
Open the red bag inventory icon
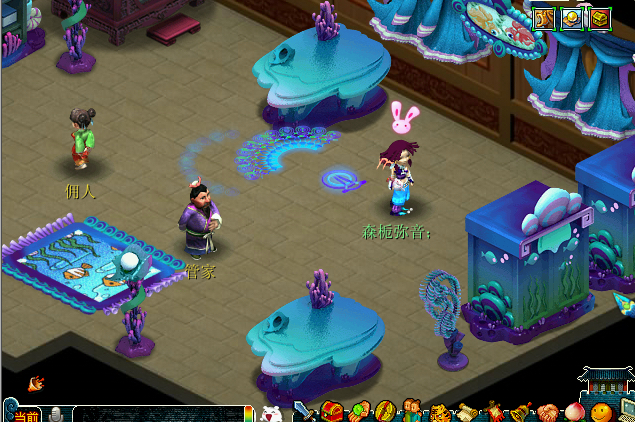tap(332, 411)
